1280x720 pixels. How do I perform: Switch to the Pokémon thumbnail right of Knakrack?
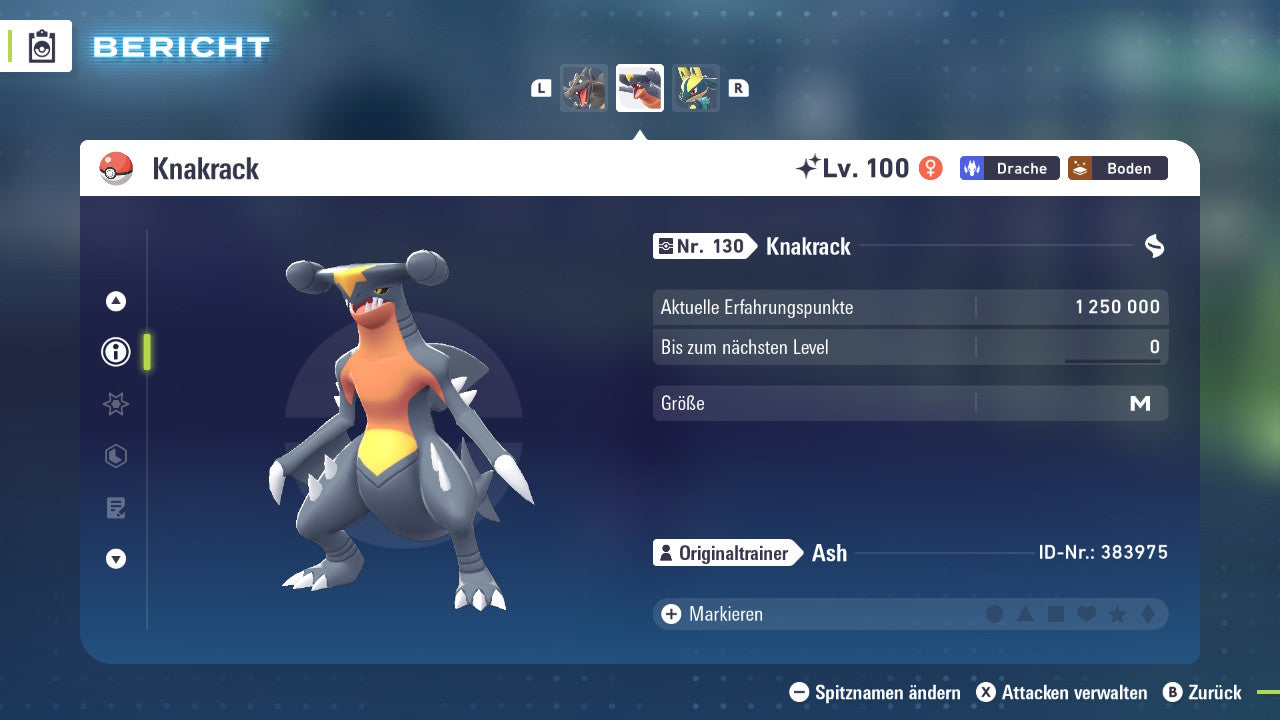click(696, 88)
